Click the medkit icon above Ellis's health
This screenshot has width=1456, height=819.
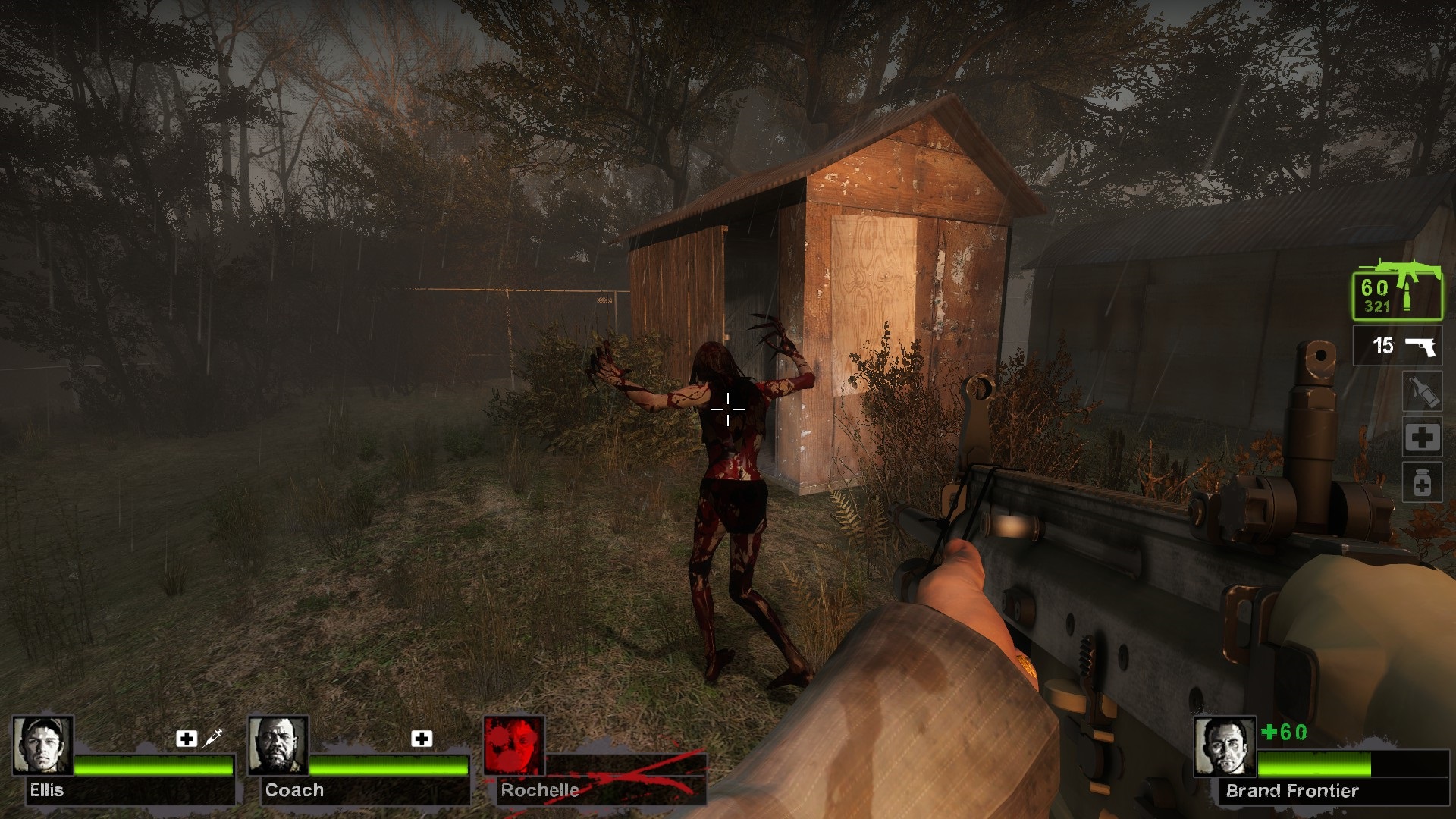pos(187,738)
